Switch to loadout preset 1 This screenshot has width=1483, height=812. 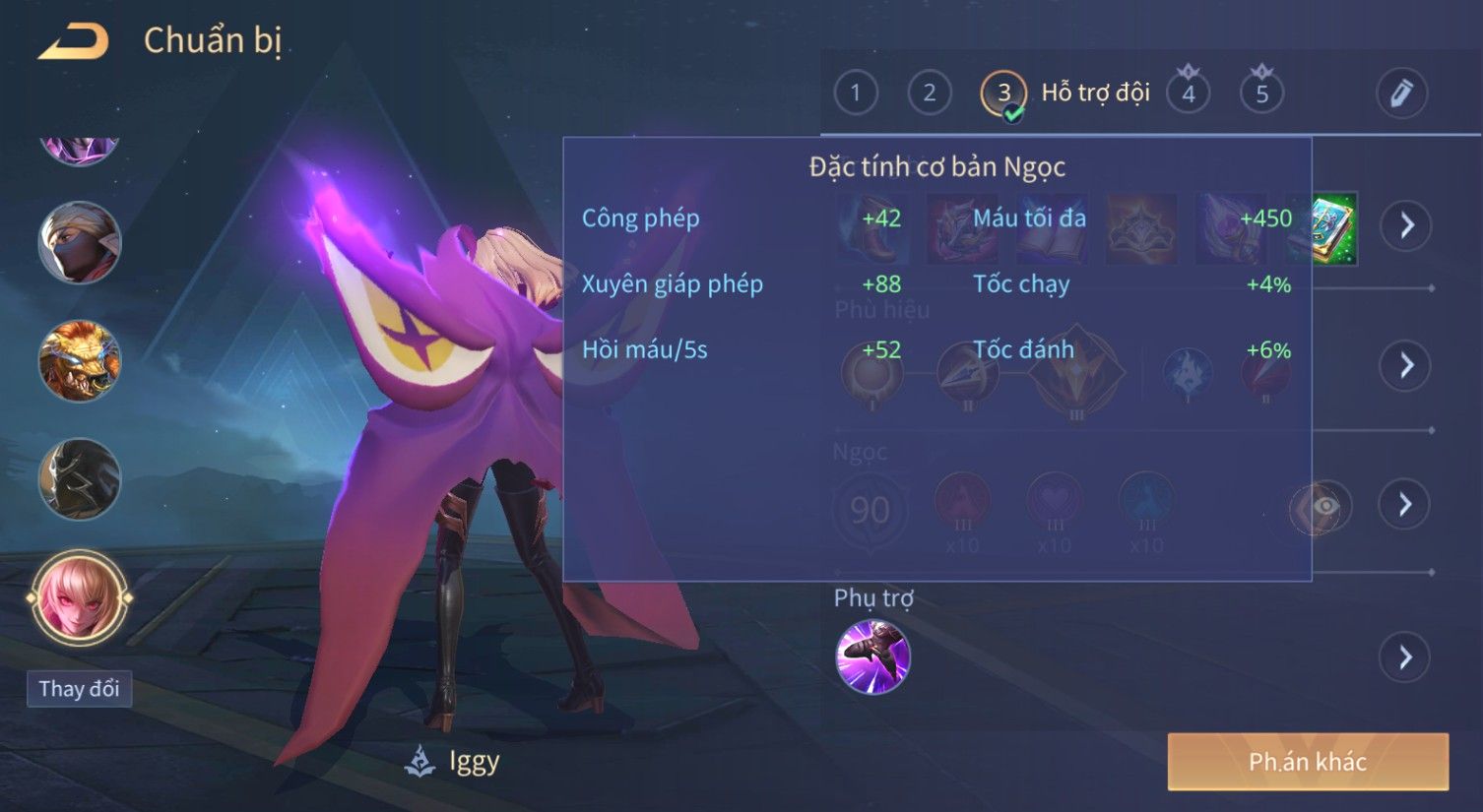(855, 94)
